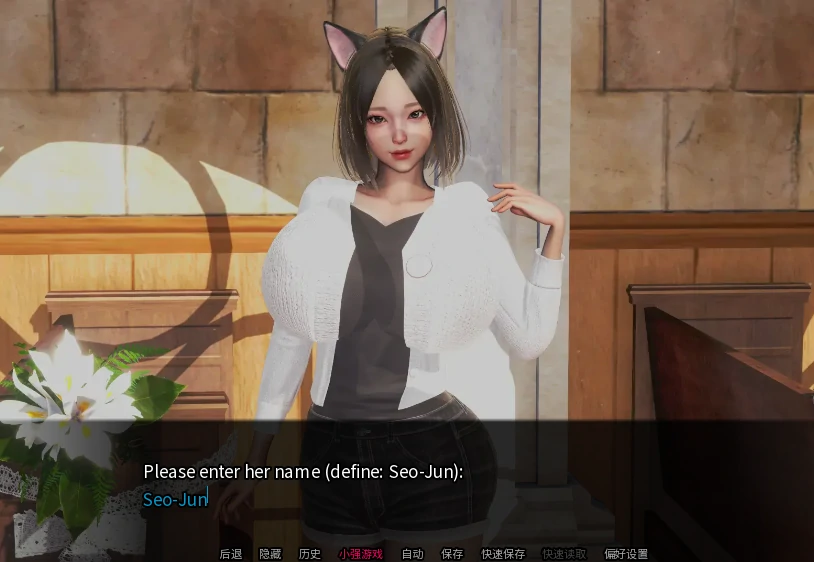Open the 历史 (history) log

(x=310, y=554)
